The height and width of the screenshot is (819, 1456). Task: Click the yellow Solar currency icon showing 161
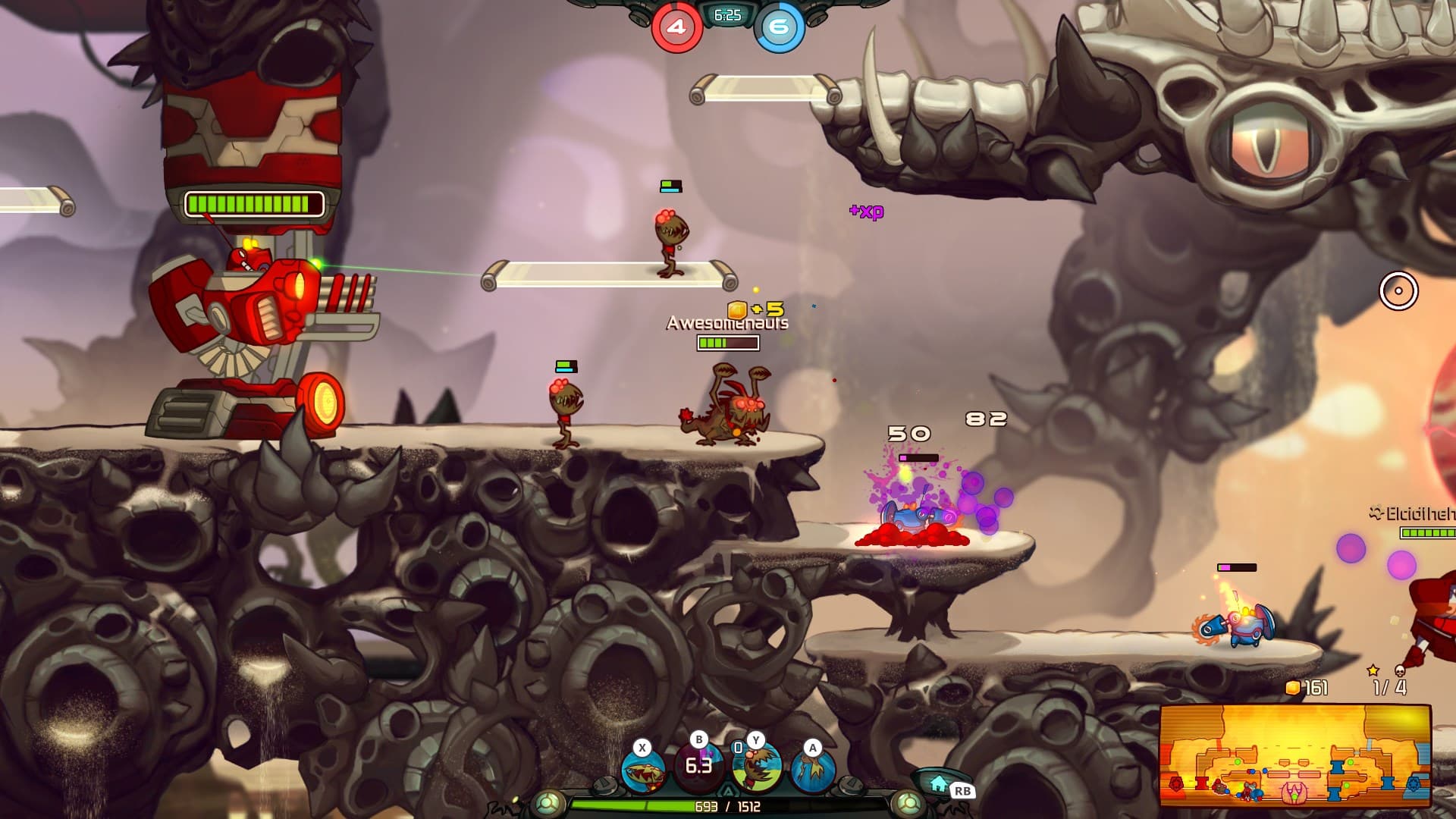[x=1293, y=687]
